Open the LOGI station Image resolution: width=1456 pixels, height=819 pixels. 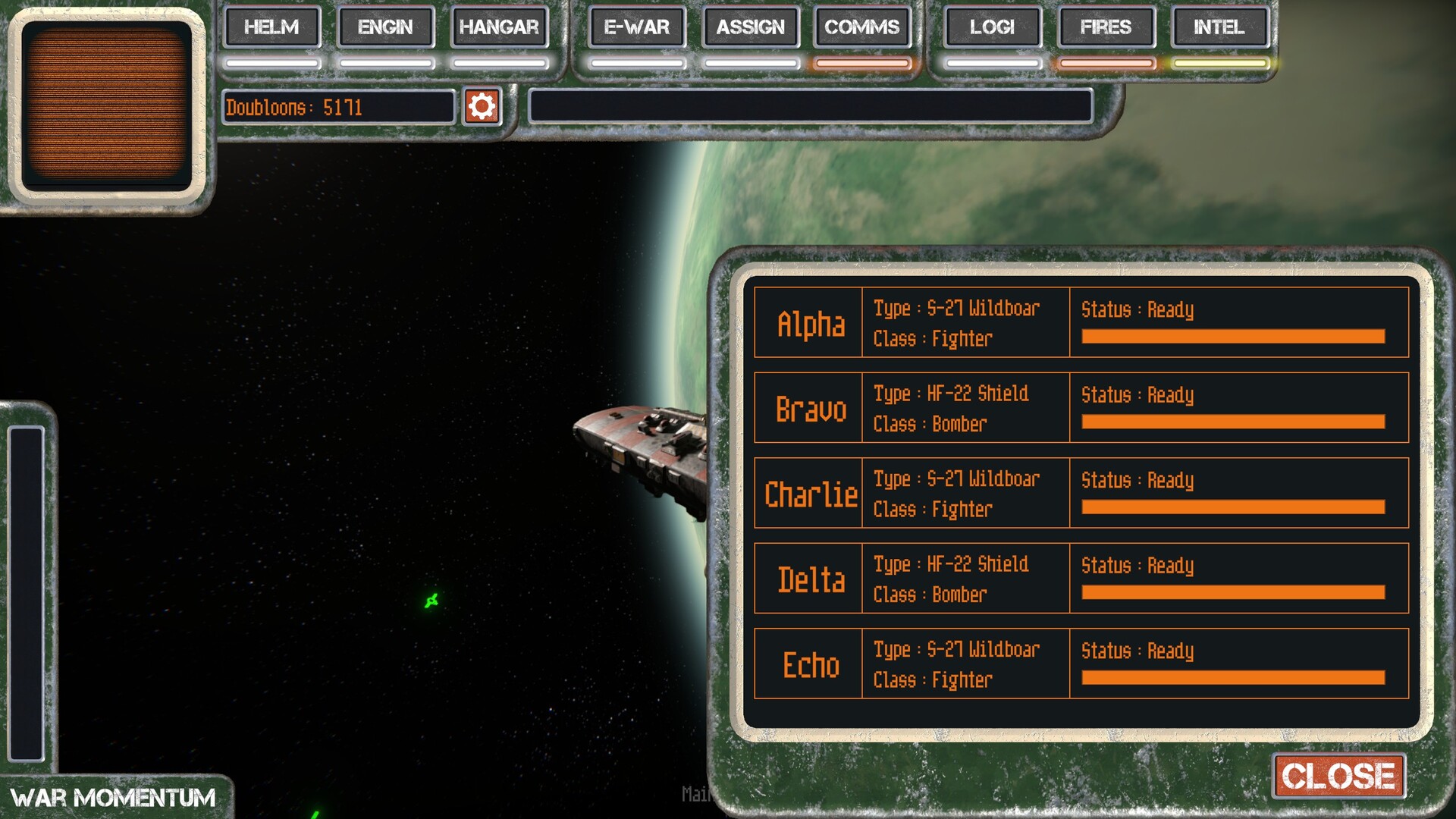992,27
